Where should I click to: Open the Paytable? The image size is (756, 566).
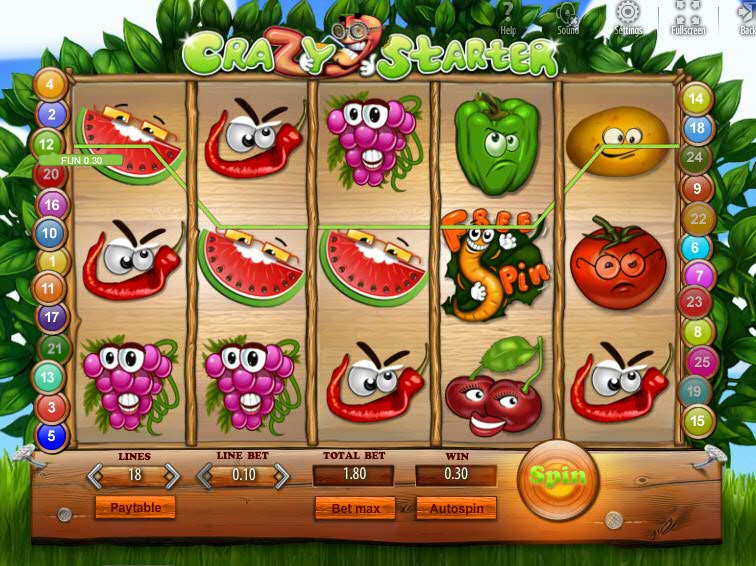point(135,508)
